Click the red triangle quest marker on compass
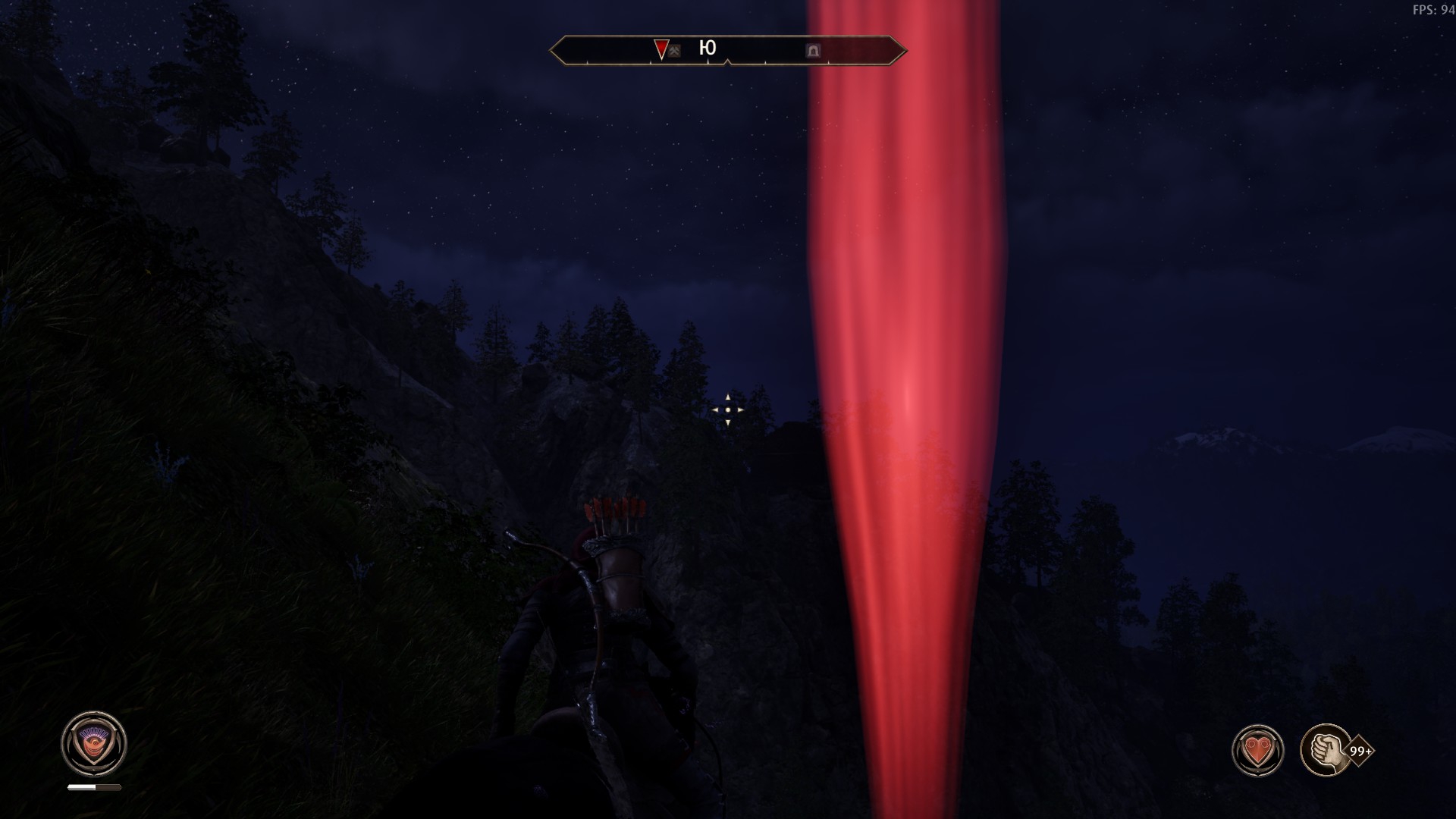1456x819 pixels. (x=661, y=49)
